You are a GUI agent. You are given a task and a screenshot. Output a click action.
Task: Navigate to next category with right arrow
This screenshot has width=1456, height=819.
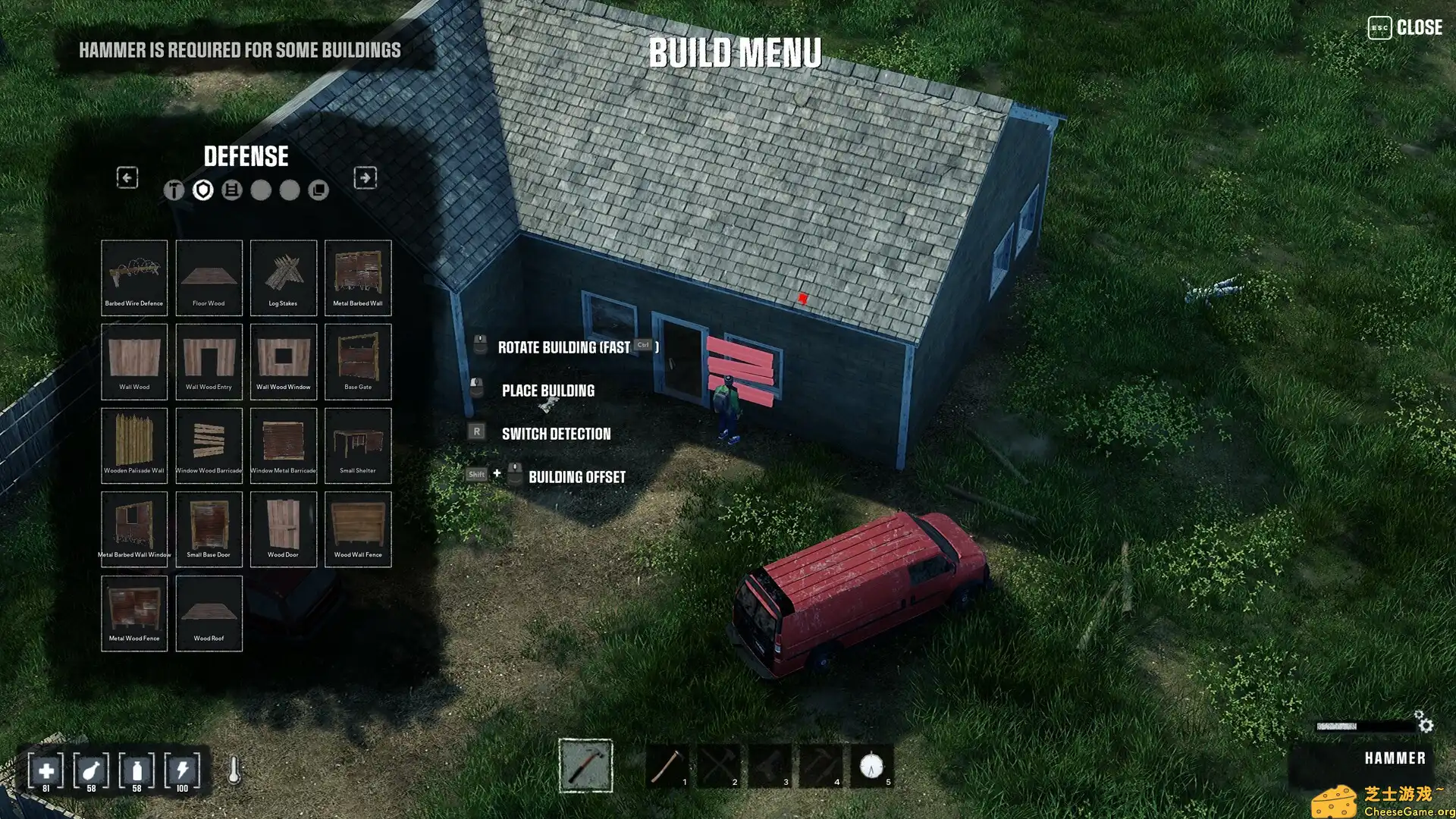pos(365,177)
